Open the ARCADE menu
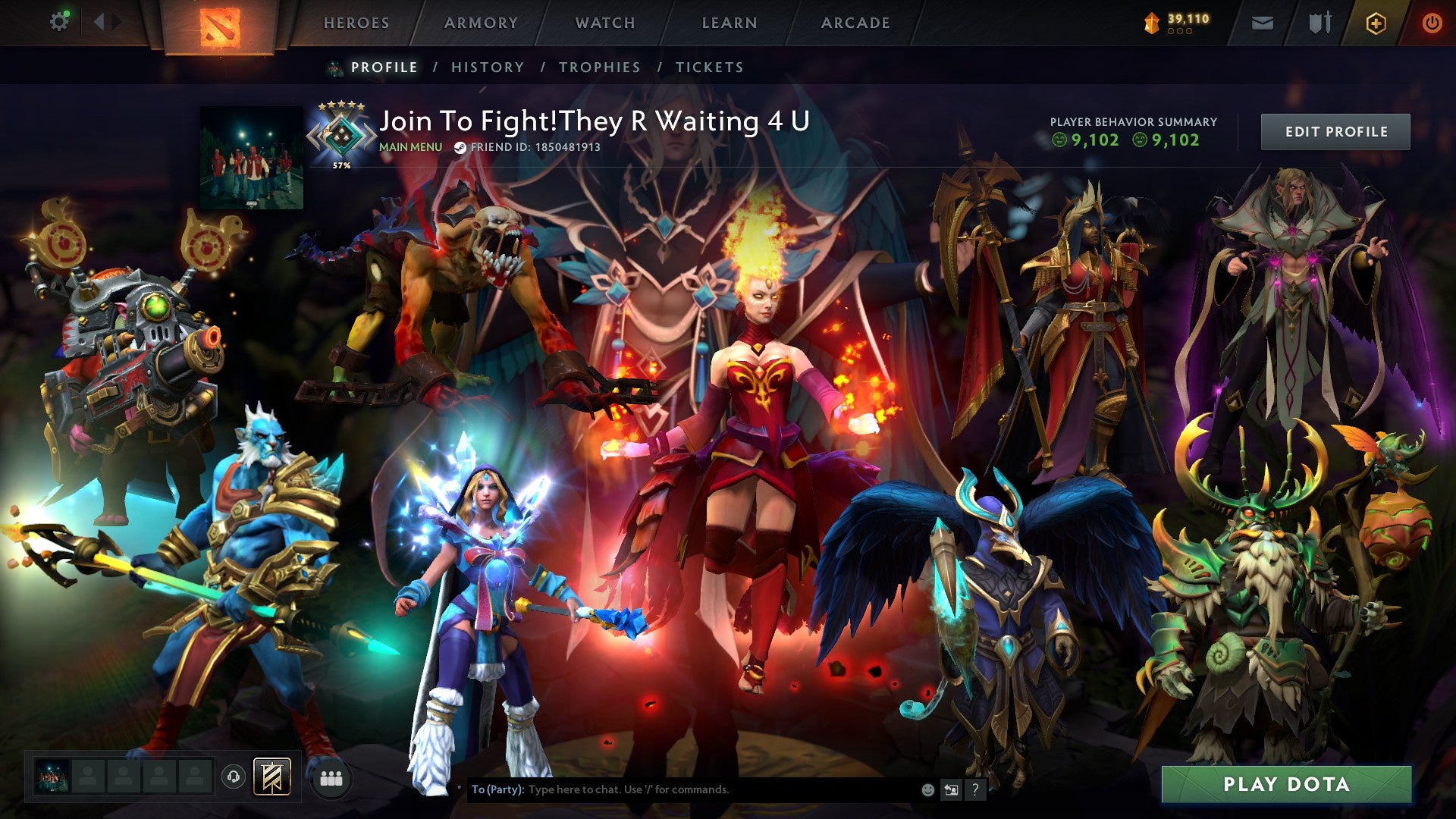The height and width of the screenshot is (819, 1456). pyautogui.click(x=855, y=23)
